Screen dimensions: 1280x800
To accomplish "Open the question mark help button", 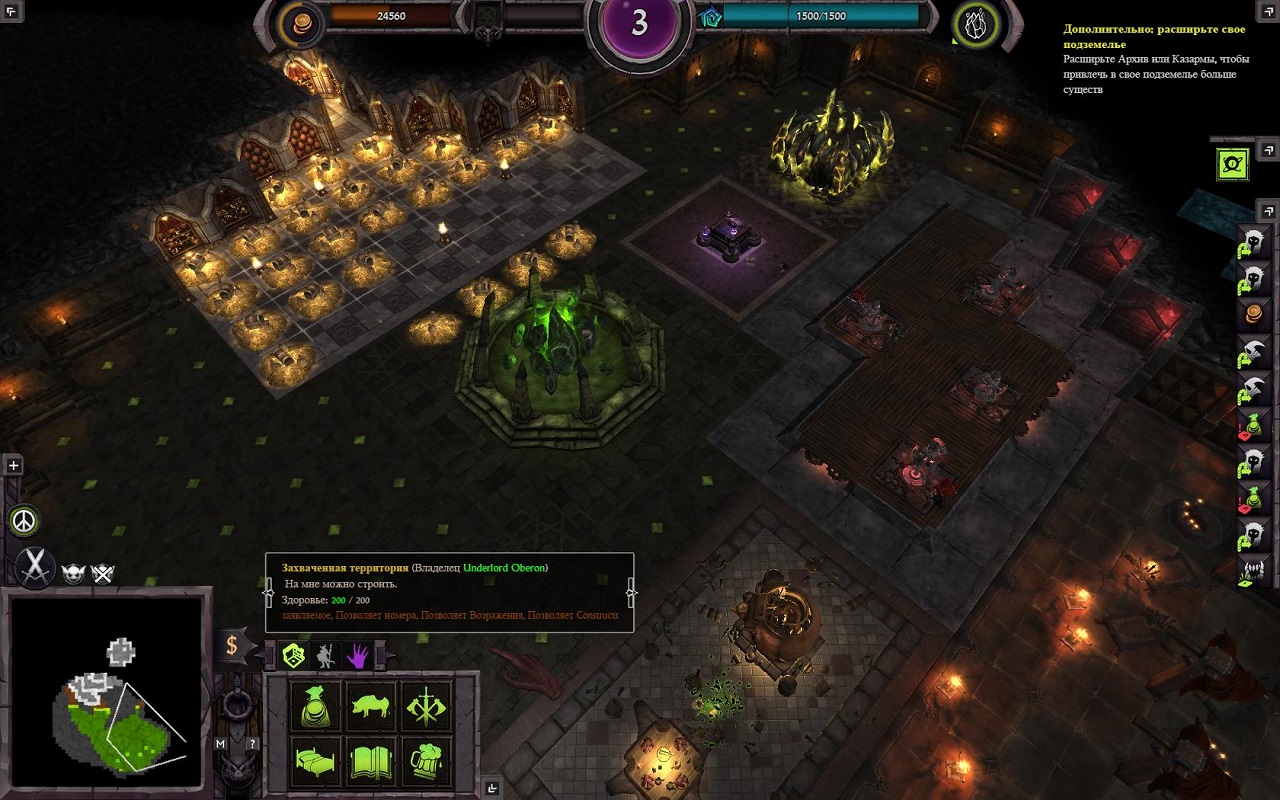I will [x=253, y=744].
